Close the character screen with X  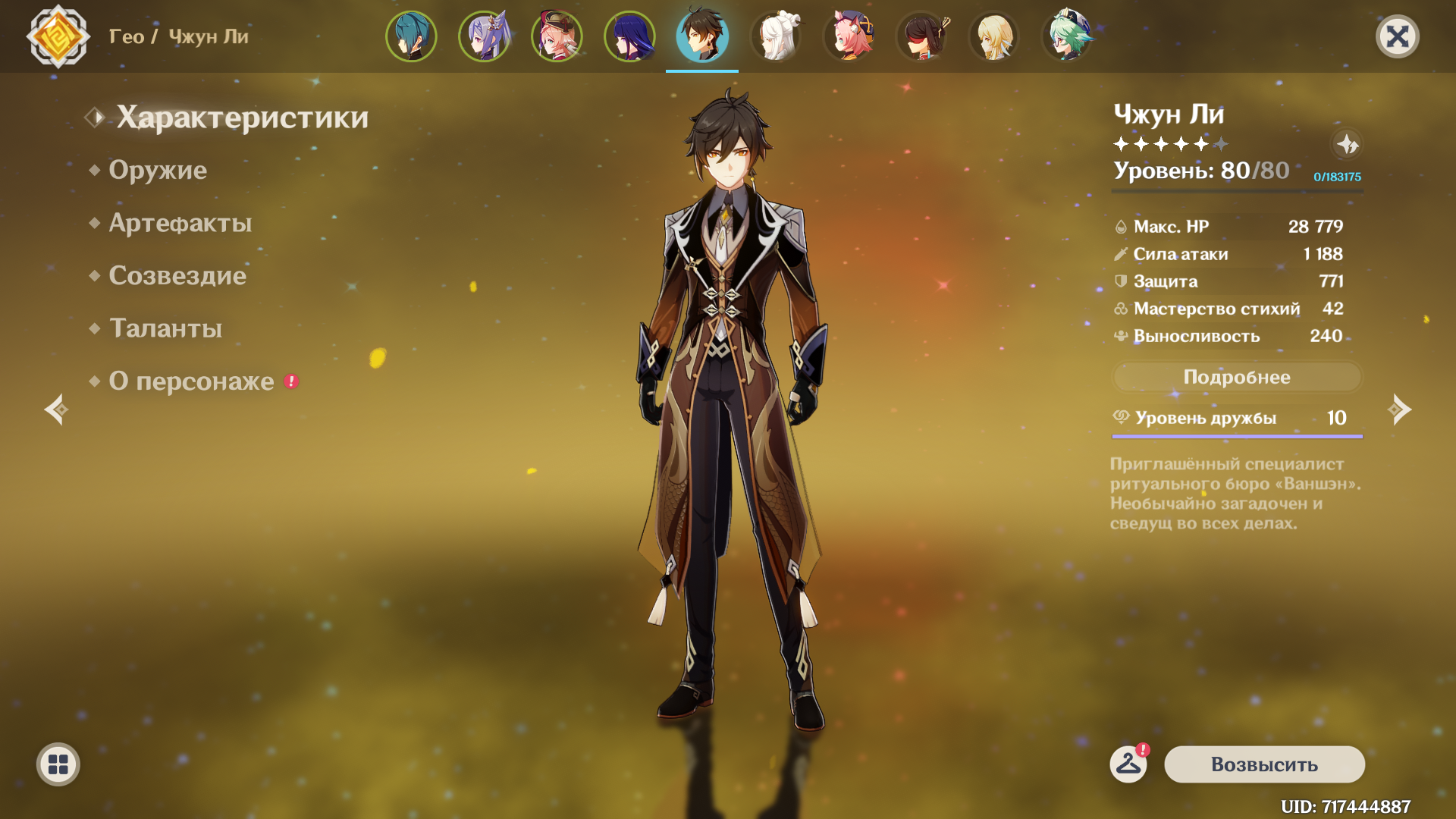1397,36
